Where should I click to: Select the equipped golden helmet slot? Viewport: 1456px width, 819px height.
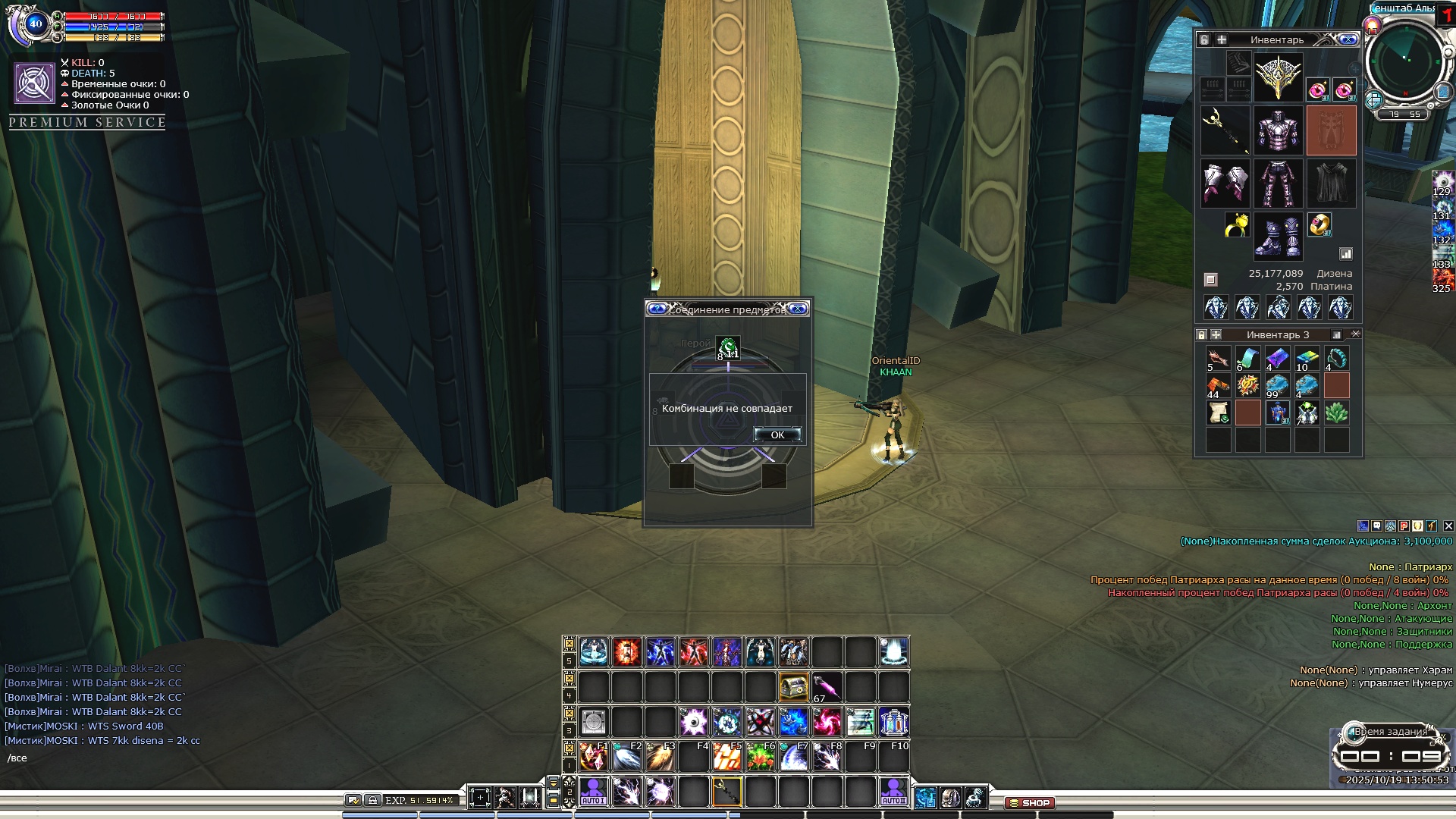[1278, 77]
